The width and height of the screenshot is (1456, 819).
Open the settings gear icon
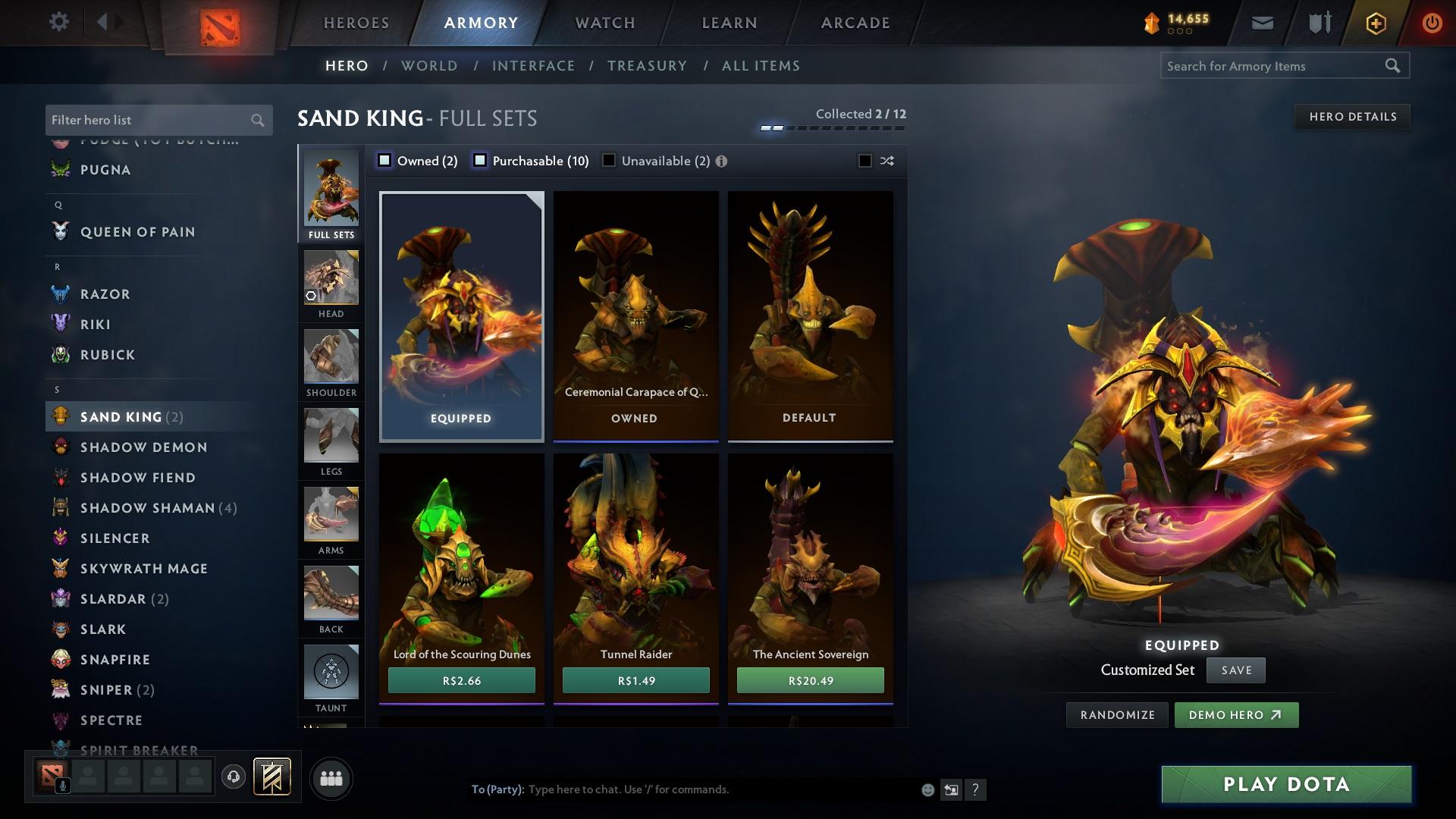(x=58, y=22)
